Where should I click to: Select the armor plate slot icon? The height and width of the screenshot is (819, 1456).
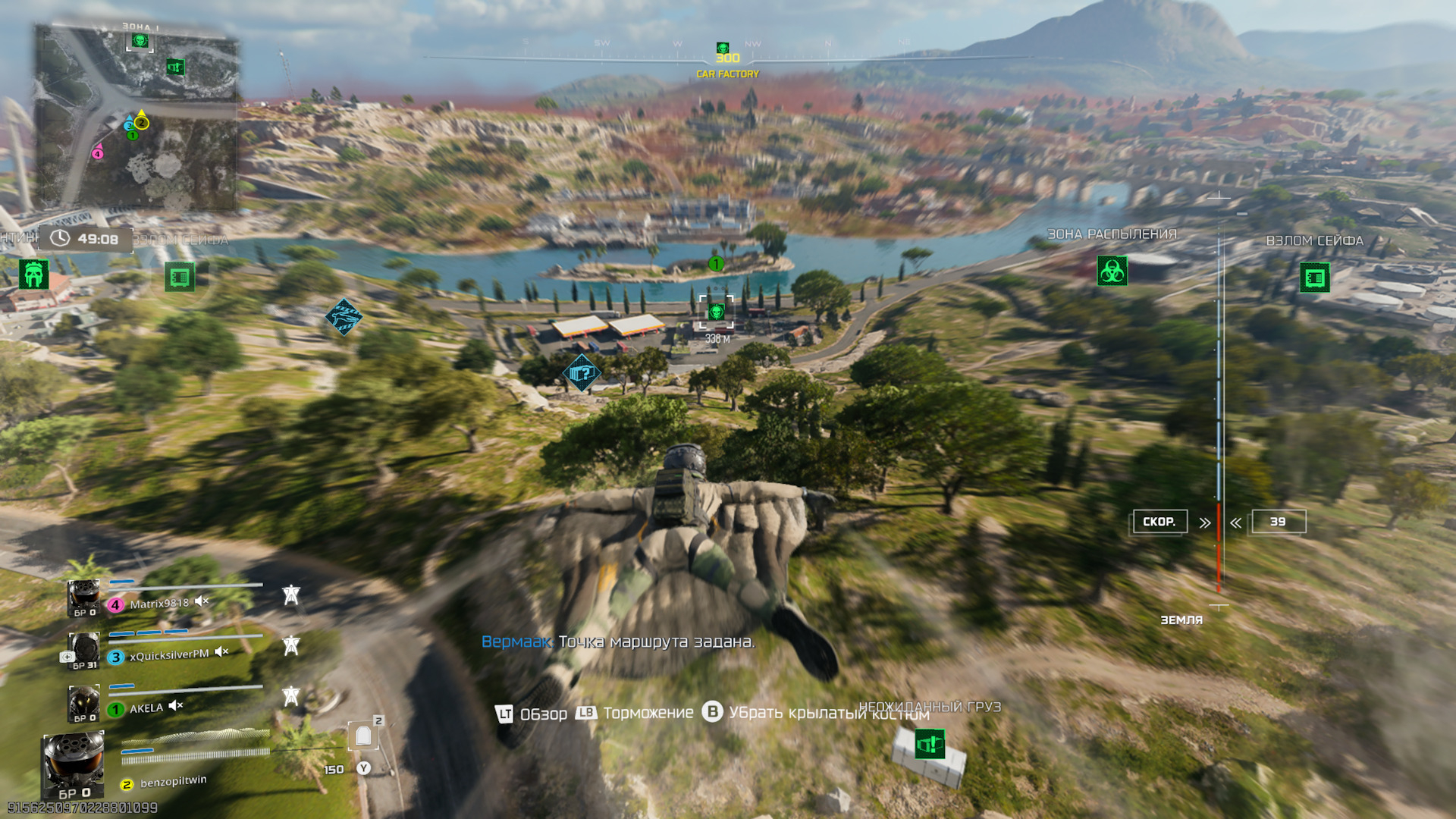click(363, 736)
